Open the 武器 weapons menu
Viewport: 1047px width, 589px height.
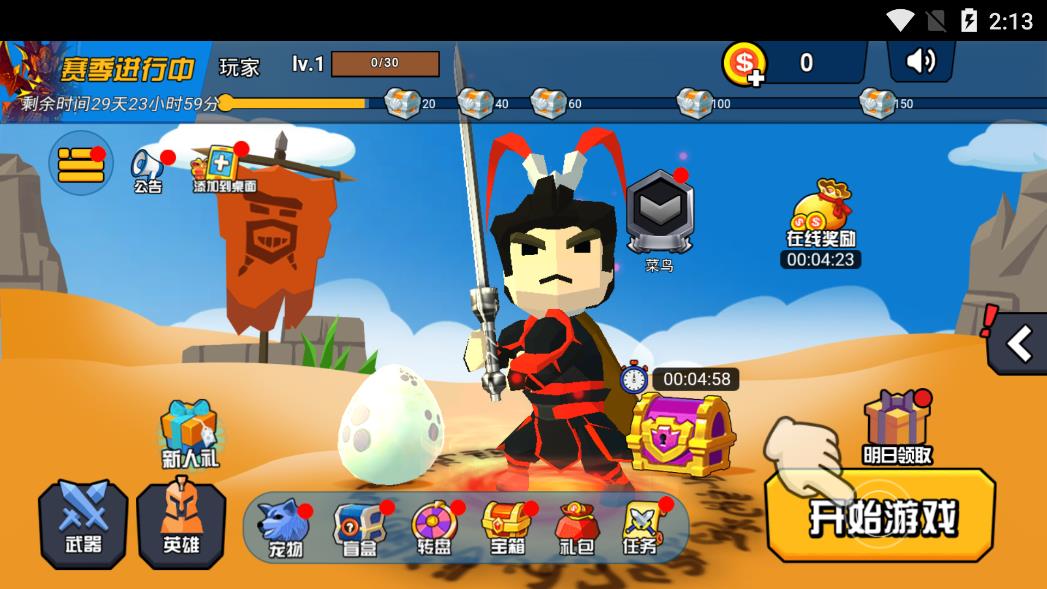[x=83, y=524]
